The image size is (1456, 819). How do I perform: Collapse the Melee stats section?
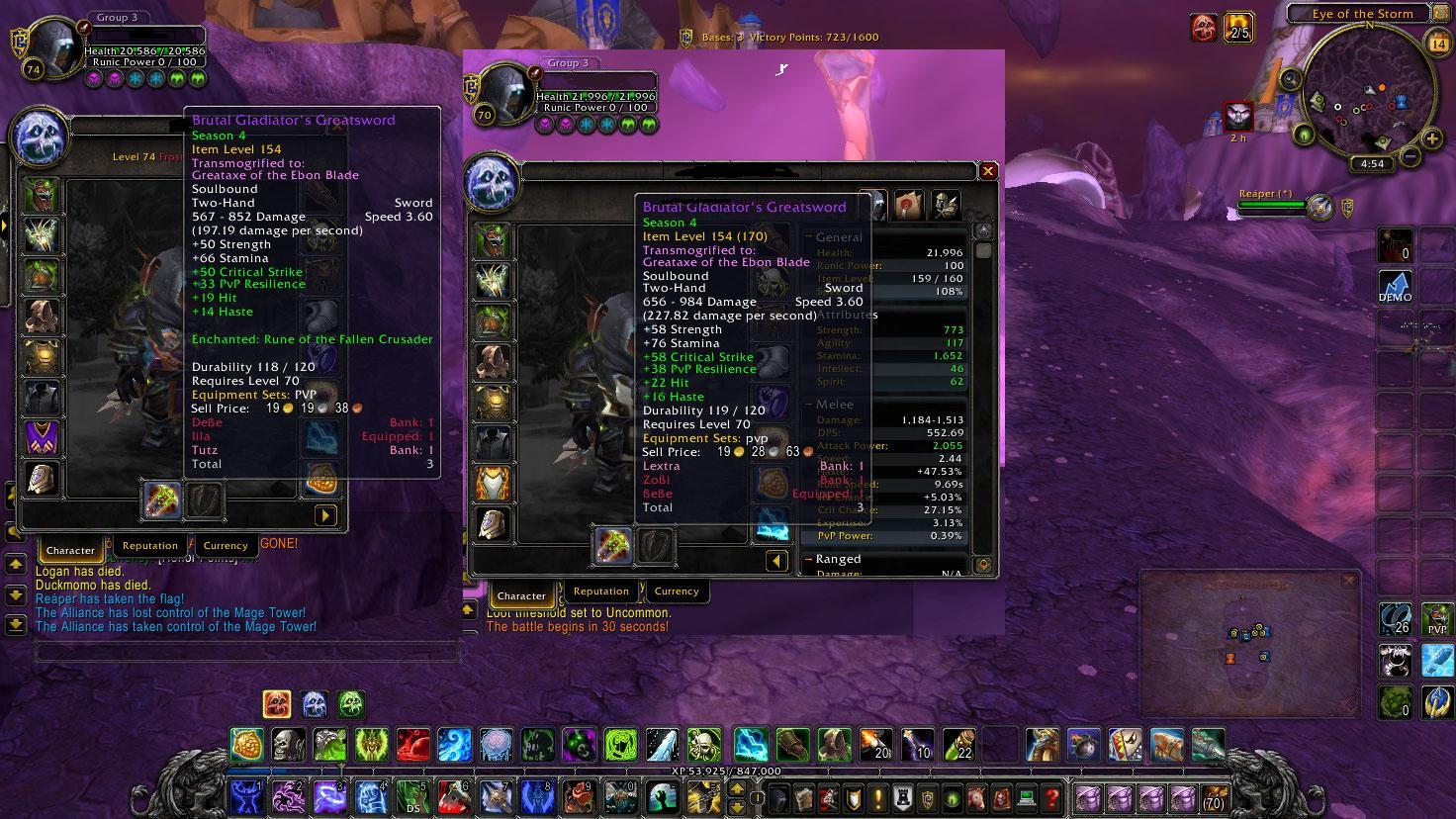pos(808,405)
